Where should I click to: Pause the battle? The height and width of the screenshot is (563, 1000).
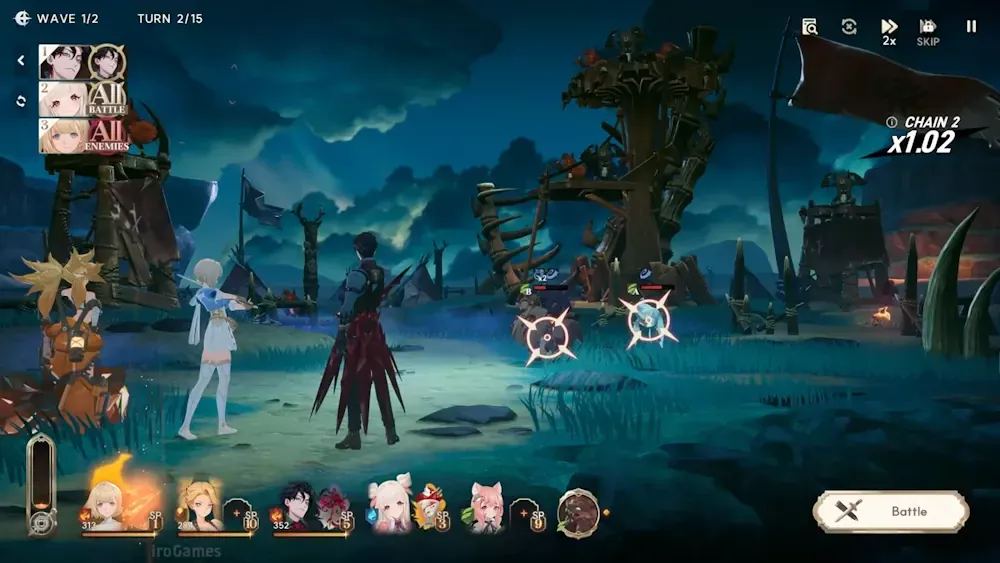tap(971, 27)
